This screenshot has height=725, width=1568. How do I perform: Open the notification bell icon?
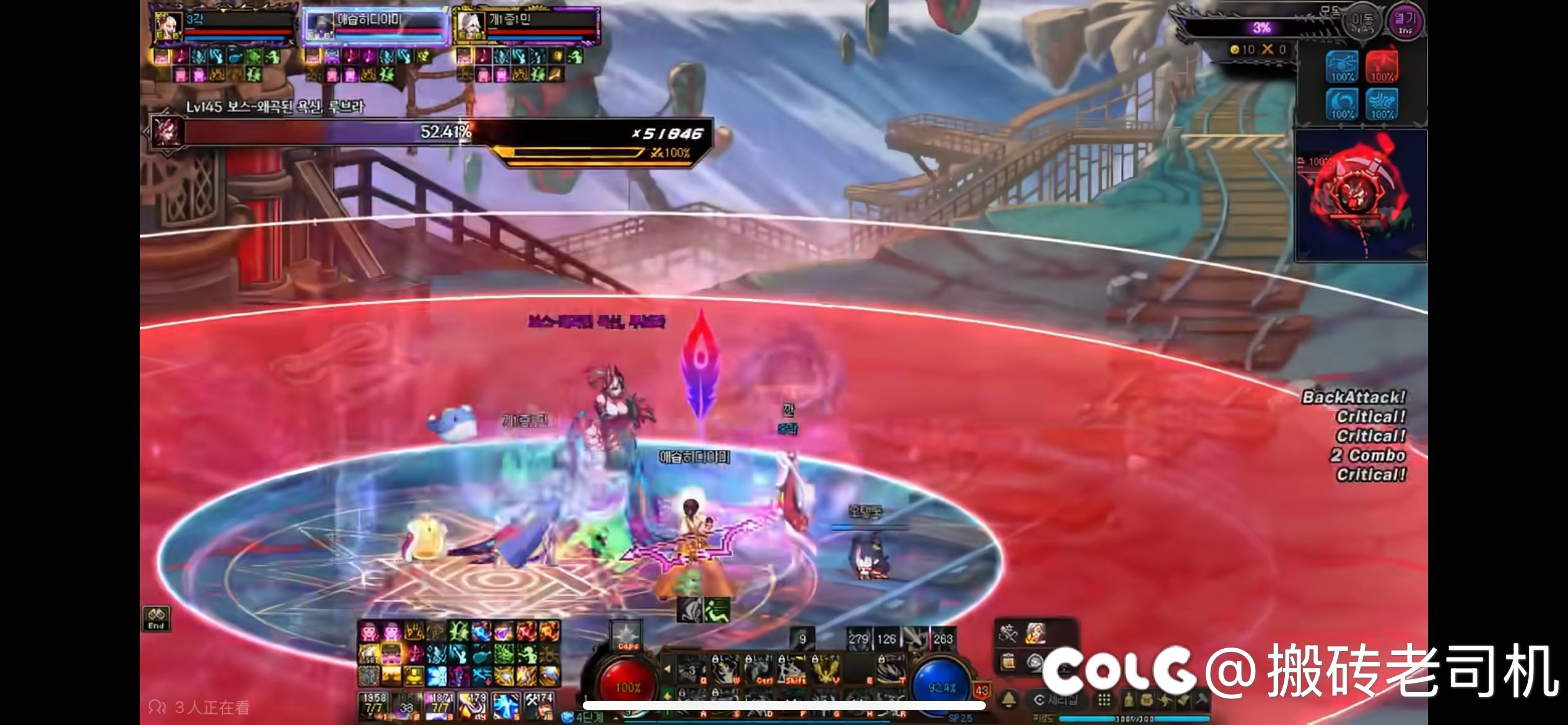(x=1009, y=700)
